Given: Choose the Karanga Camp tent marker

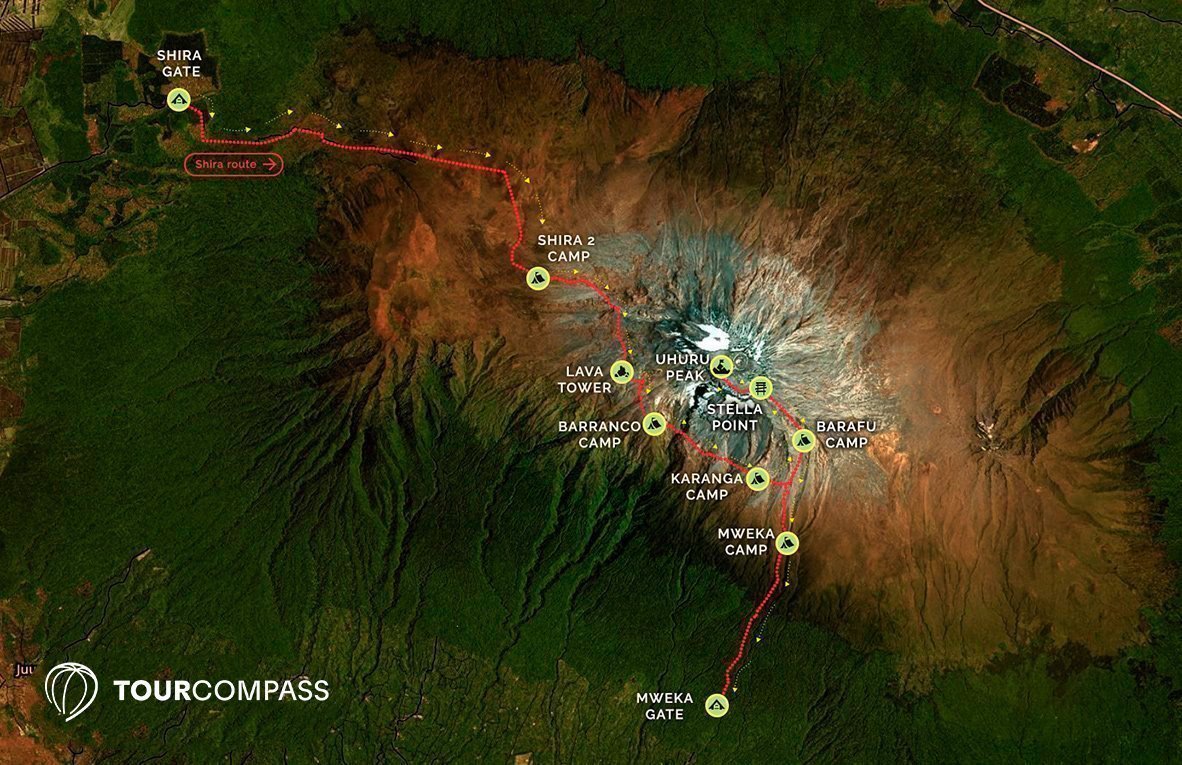Looking at the screenshot, I should click(x=757, y=479).
